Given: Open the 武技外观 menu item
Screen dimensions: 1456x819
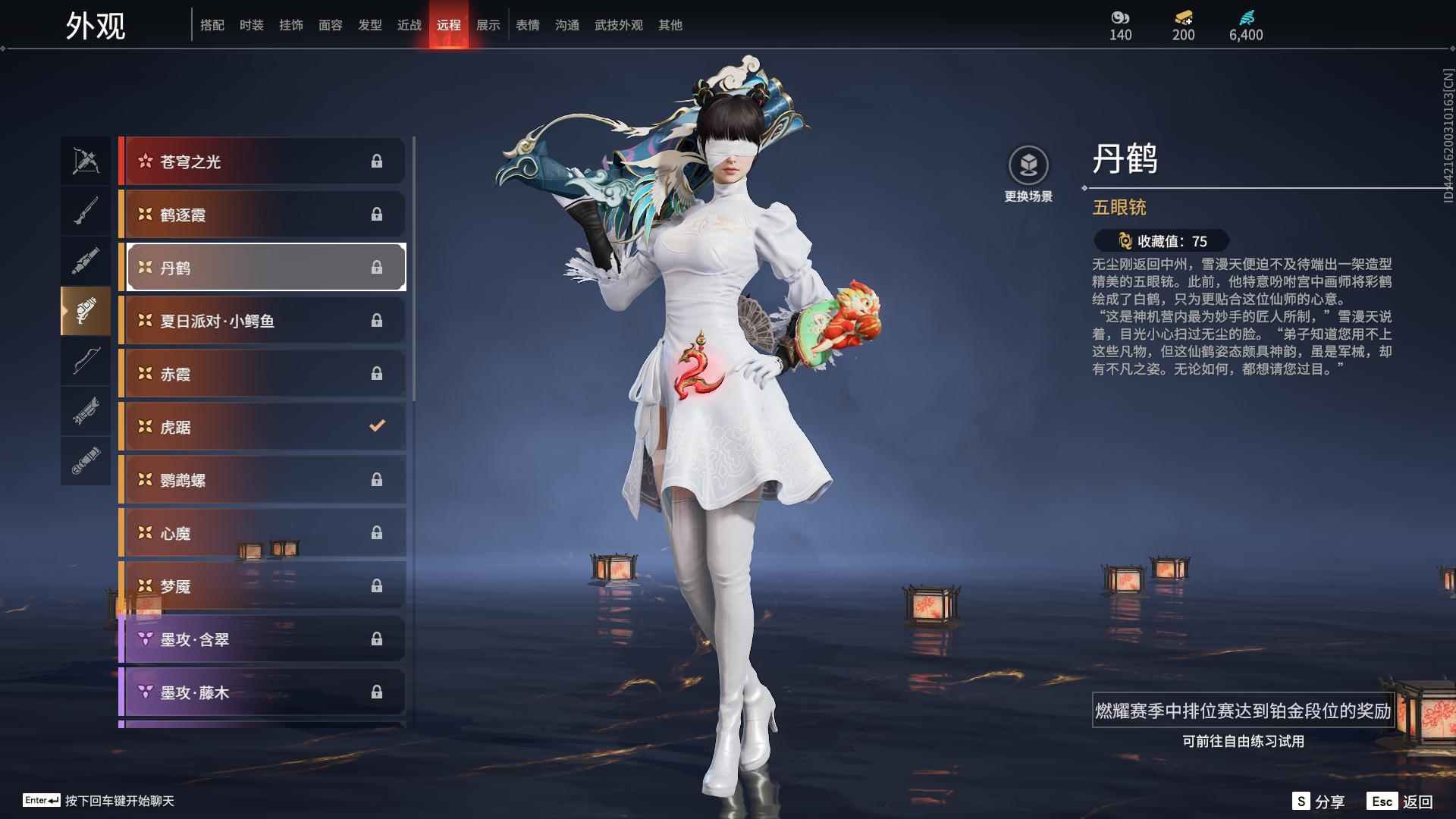Looking at the screenshot, I should pos(617,25).
